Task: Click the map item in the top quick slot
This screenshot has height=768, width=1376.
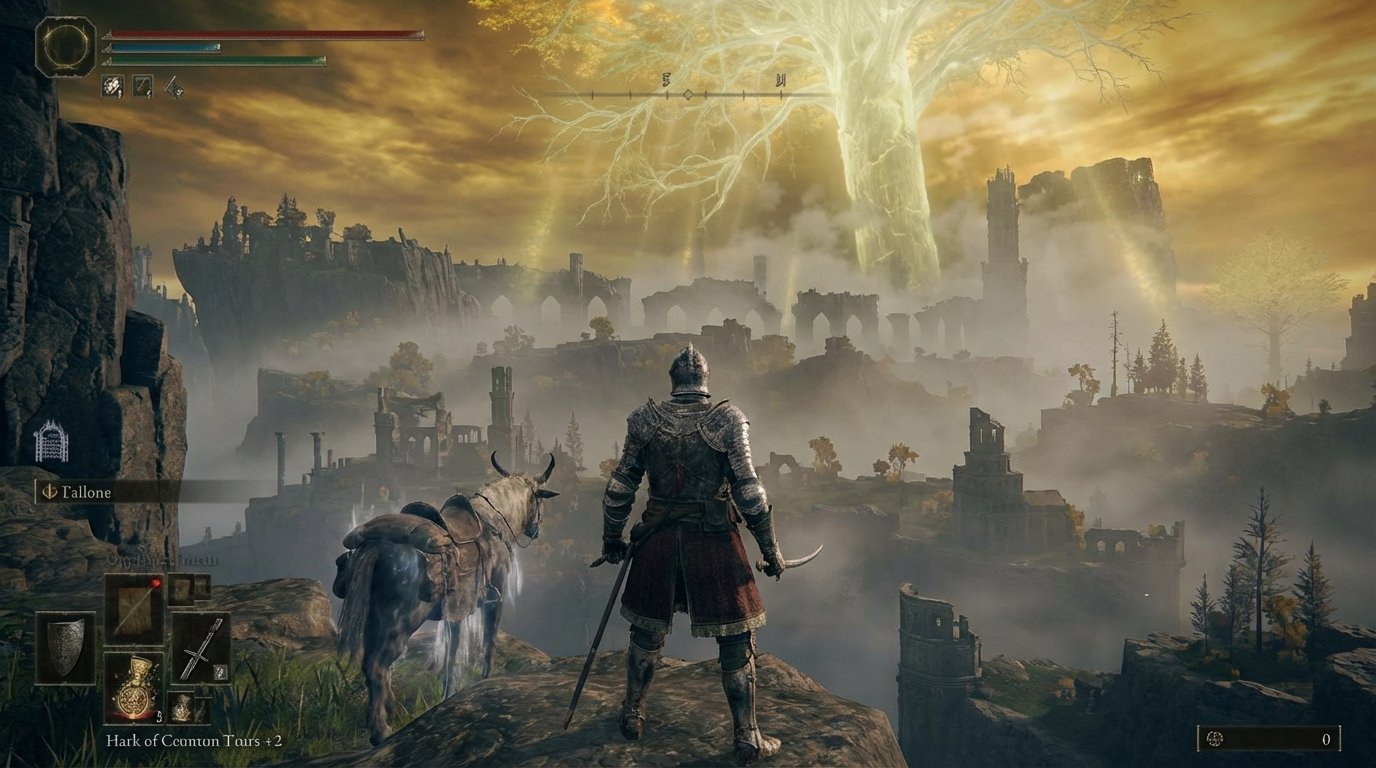Action: coord(134,608)
